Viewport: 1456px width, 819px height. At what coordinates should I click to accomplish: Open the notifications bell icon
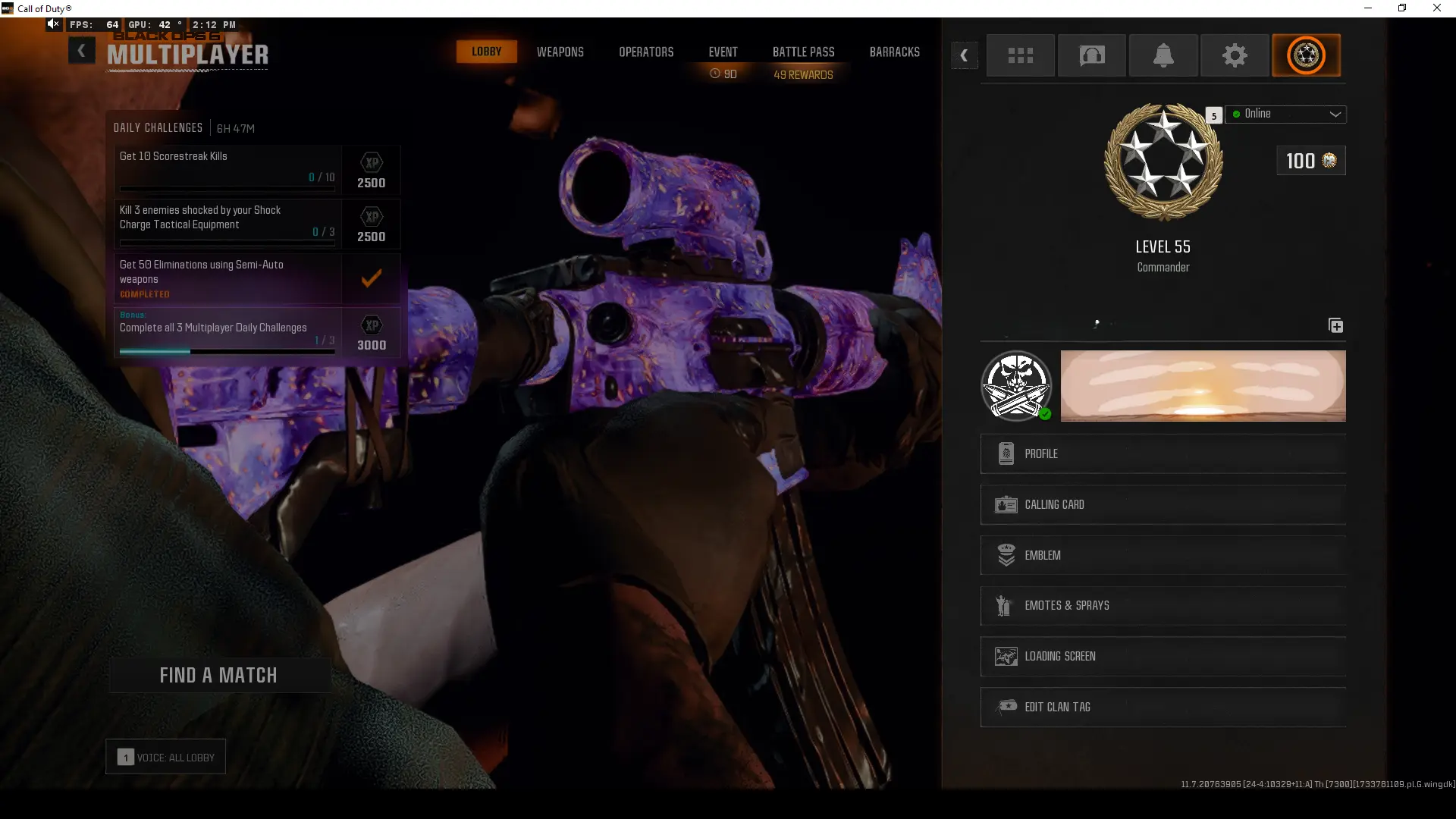1163,55
